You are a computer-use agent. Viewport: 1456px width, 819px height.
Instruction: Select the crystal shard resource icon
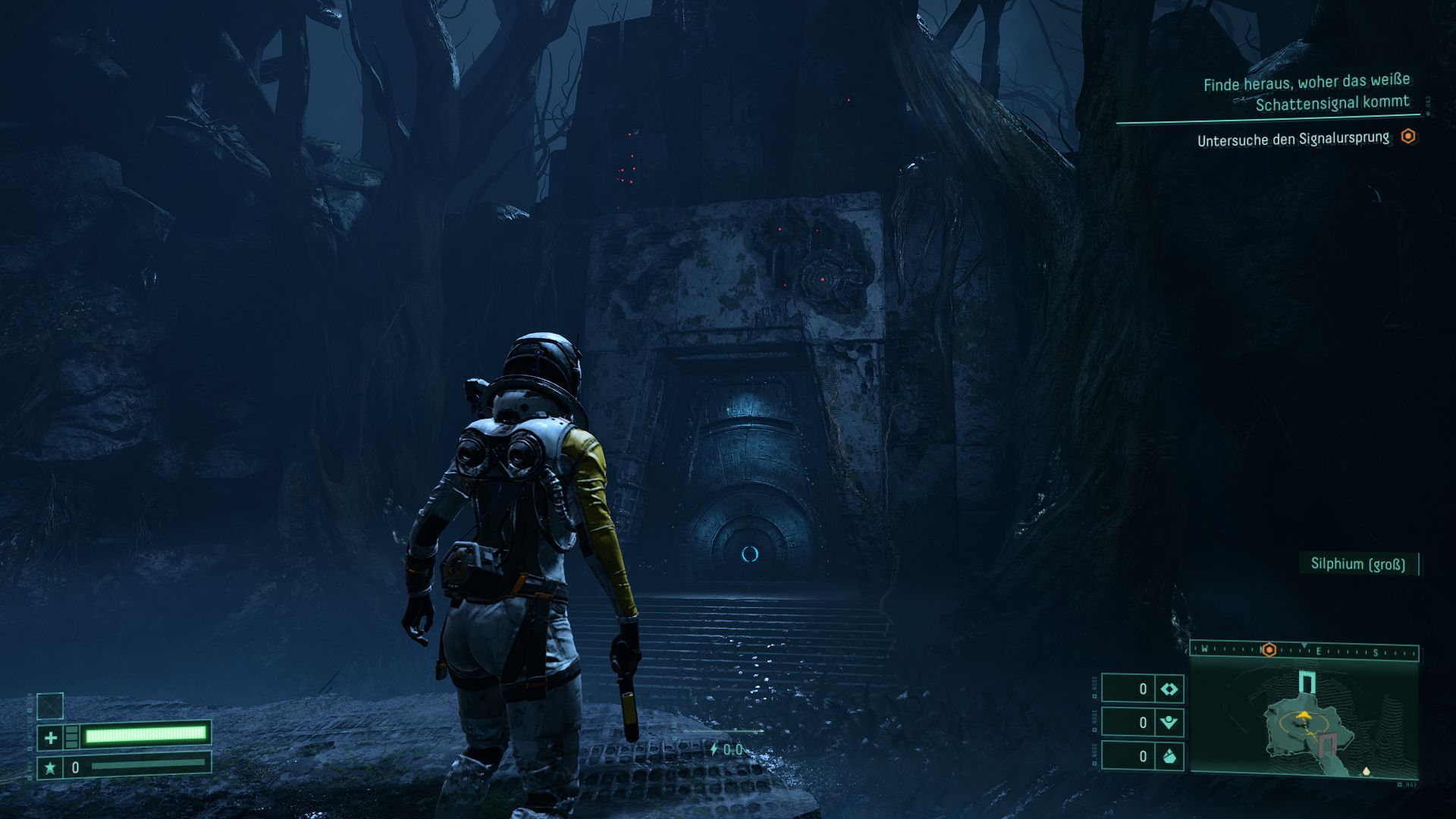(x=1169, y=756)
